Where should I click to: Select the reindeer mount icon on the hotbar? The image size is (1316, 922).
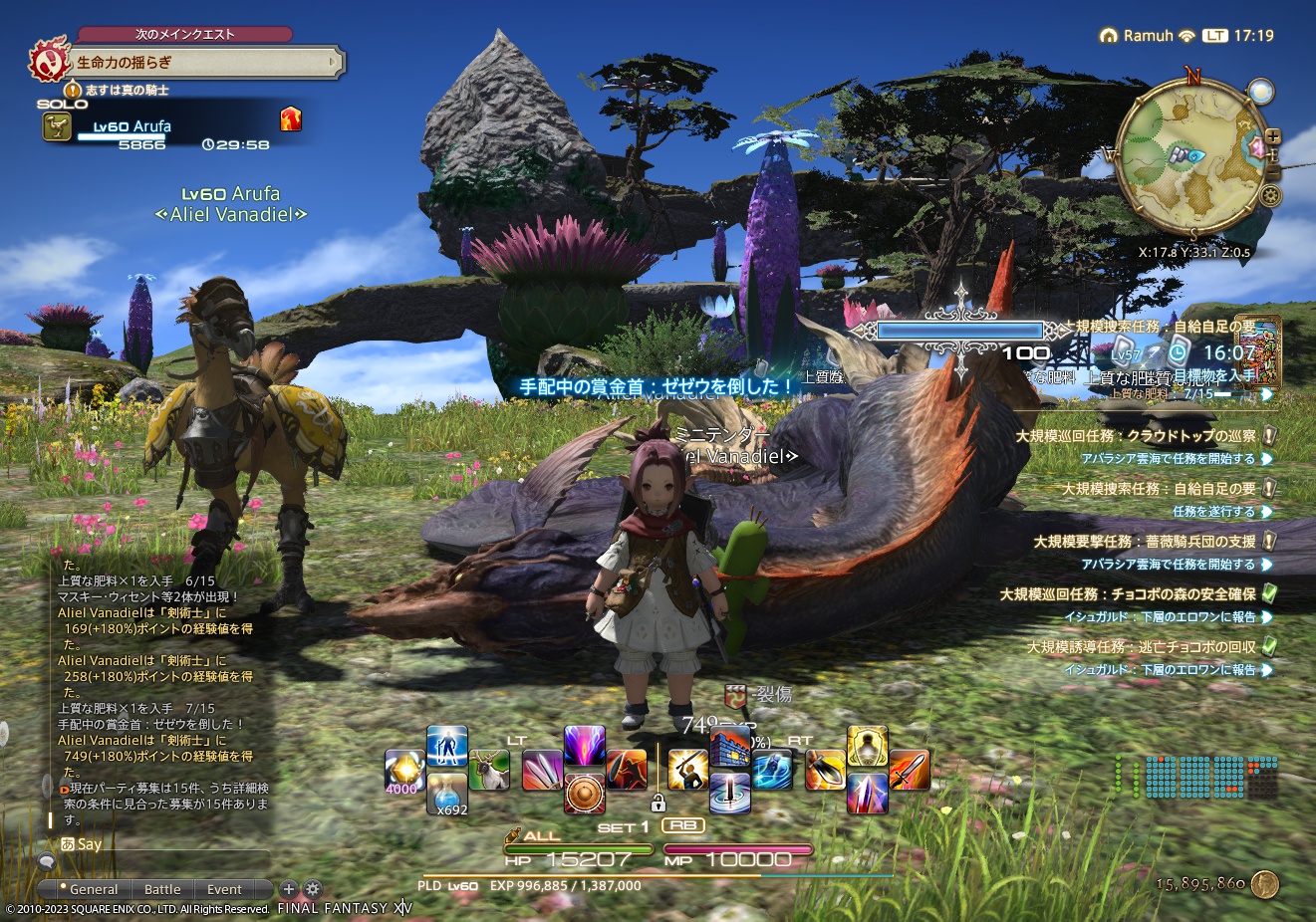tap(488, 770)
